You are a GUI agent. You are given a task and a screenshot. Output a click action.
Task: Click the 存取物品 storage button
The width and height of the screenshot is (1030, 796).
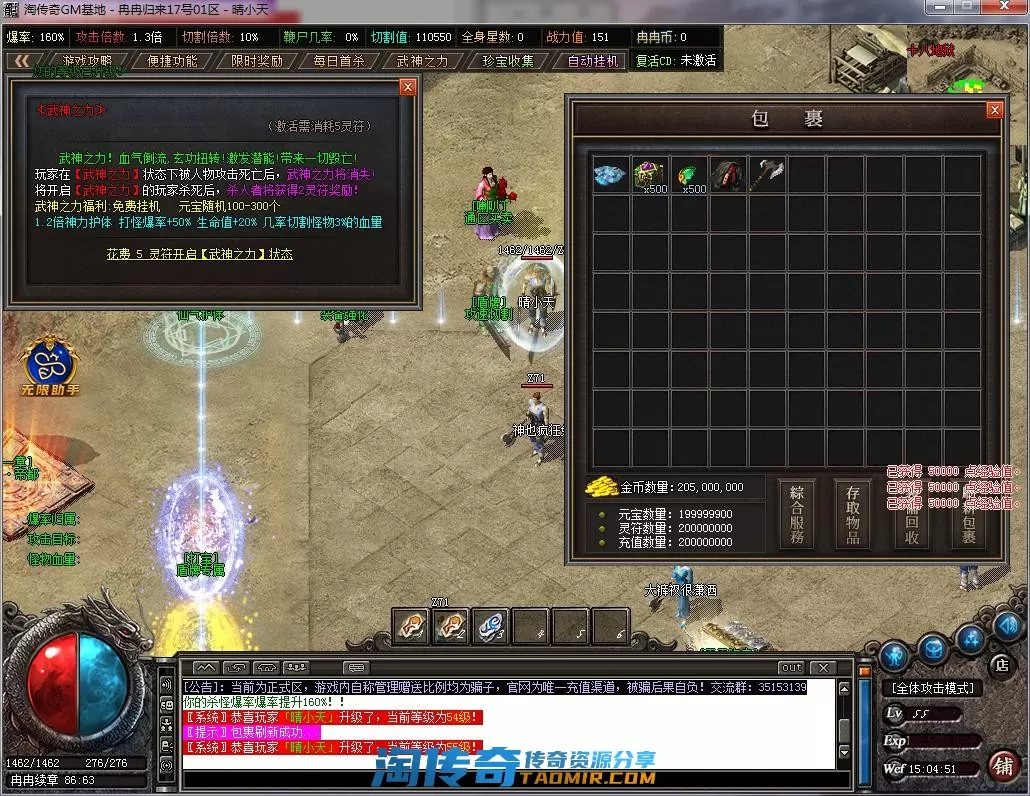pyautogui.click(x=853, y=514)
